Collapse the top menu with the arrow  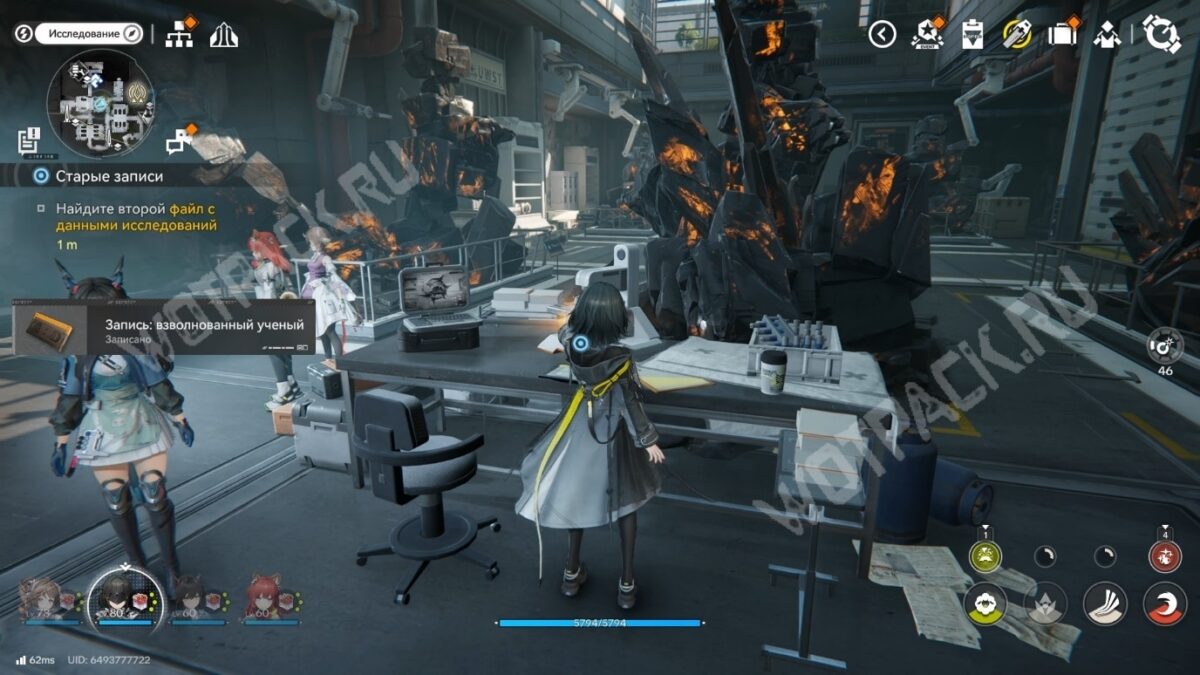tap(881, 34)
